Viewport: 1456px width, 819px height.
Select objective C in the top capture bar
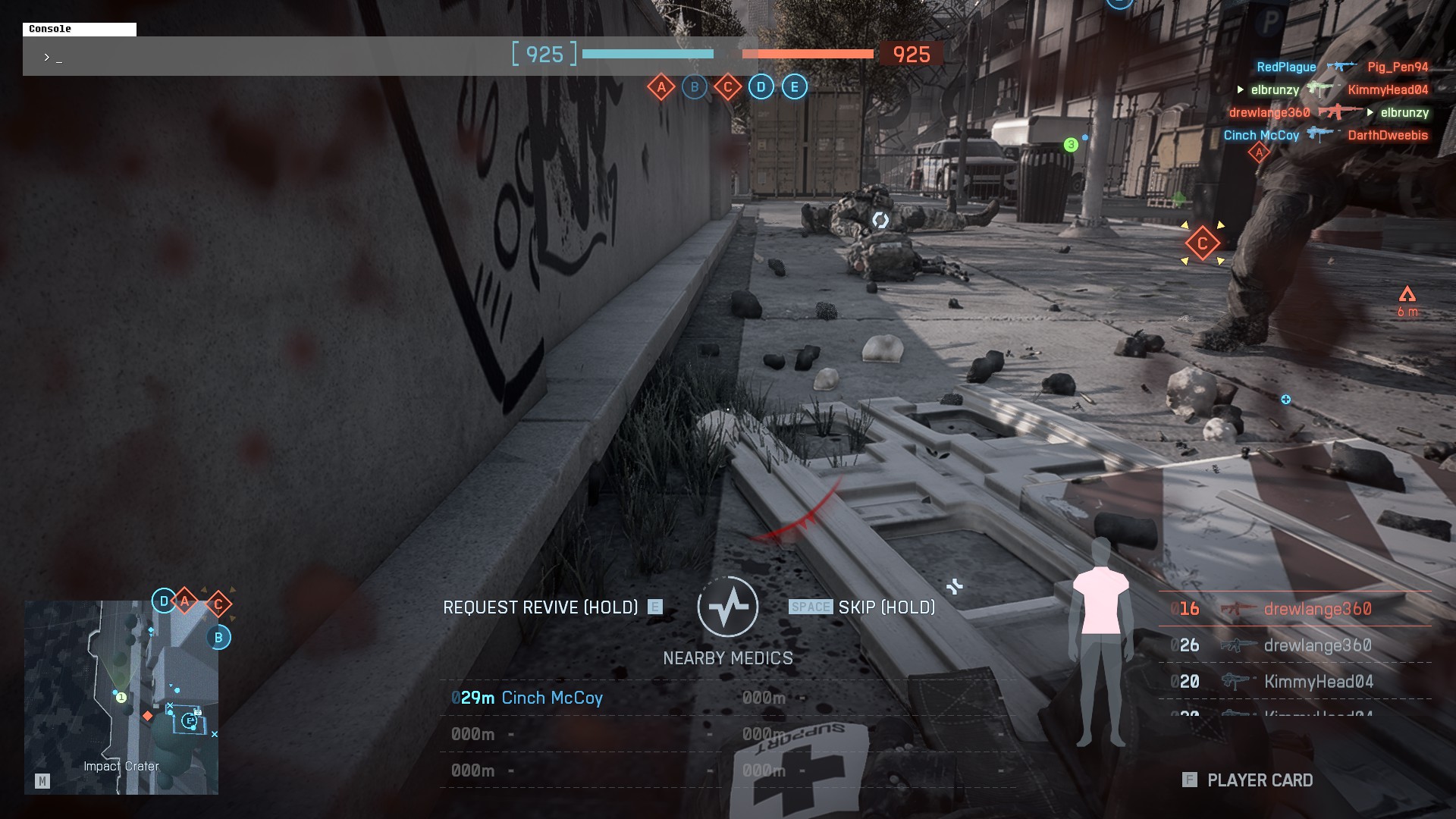coord(728,87)
